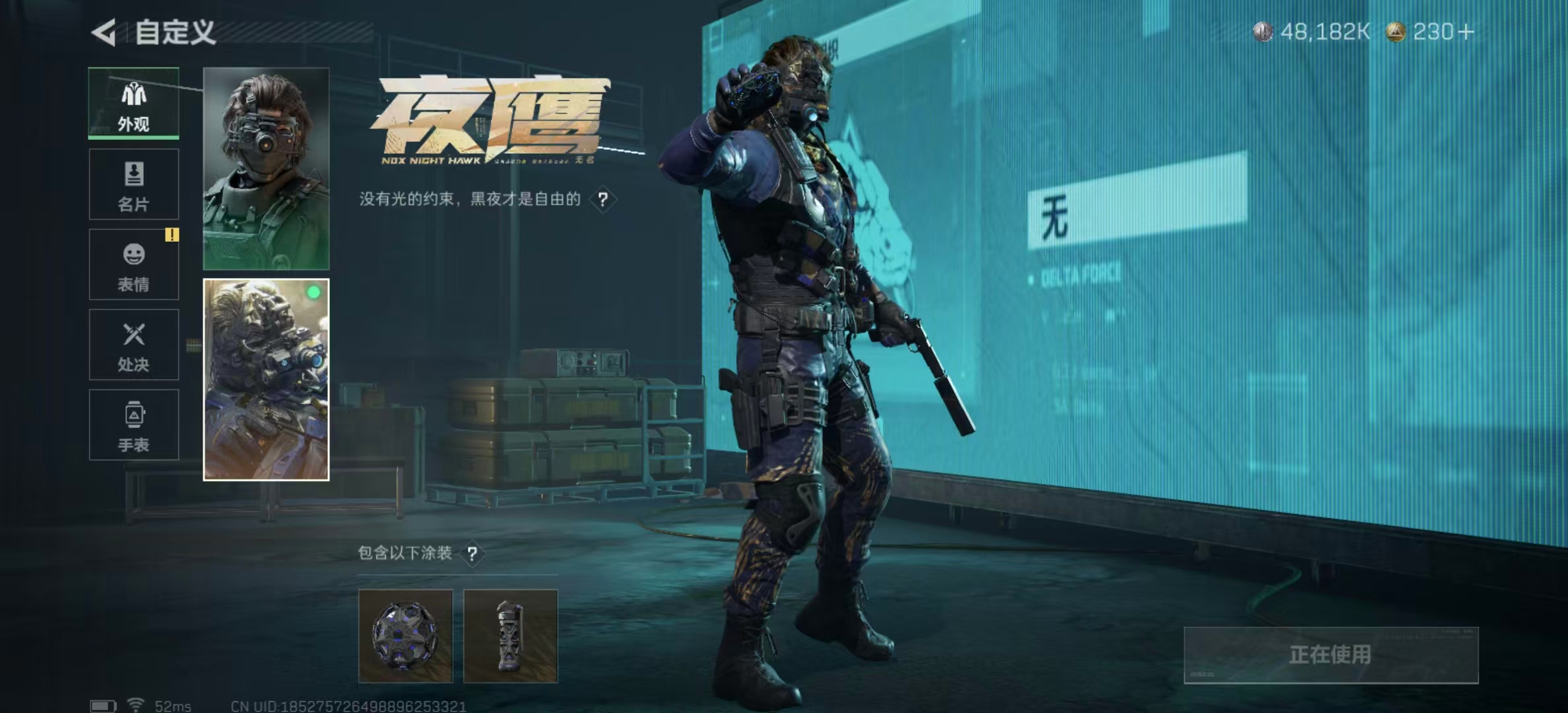This screenshot has height=713, width=1568.
Task: Click the exclamation badge on the emote tab
Action: (171, 234)
